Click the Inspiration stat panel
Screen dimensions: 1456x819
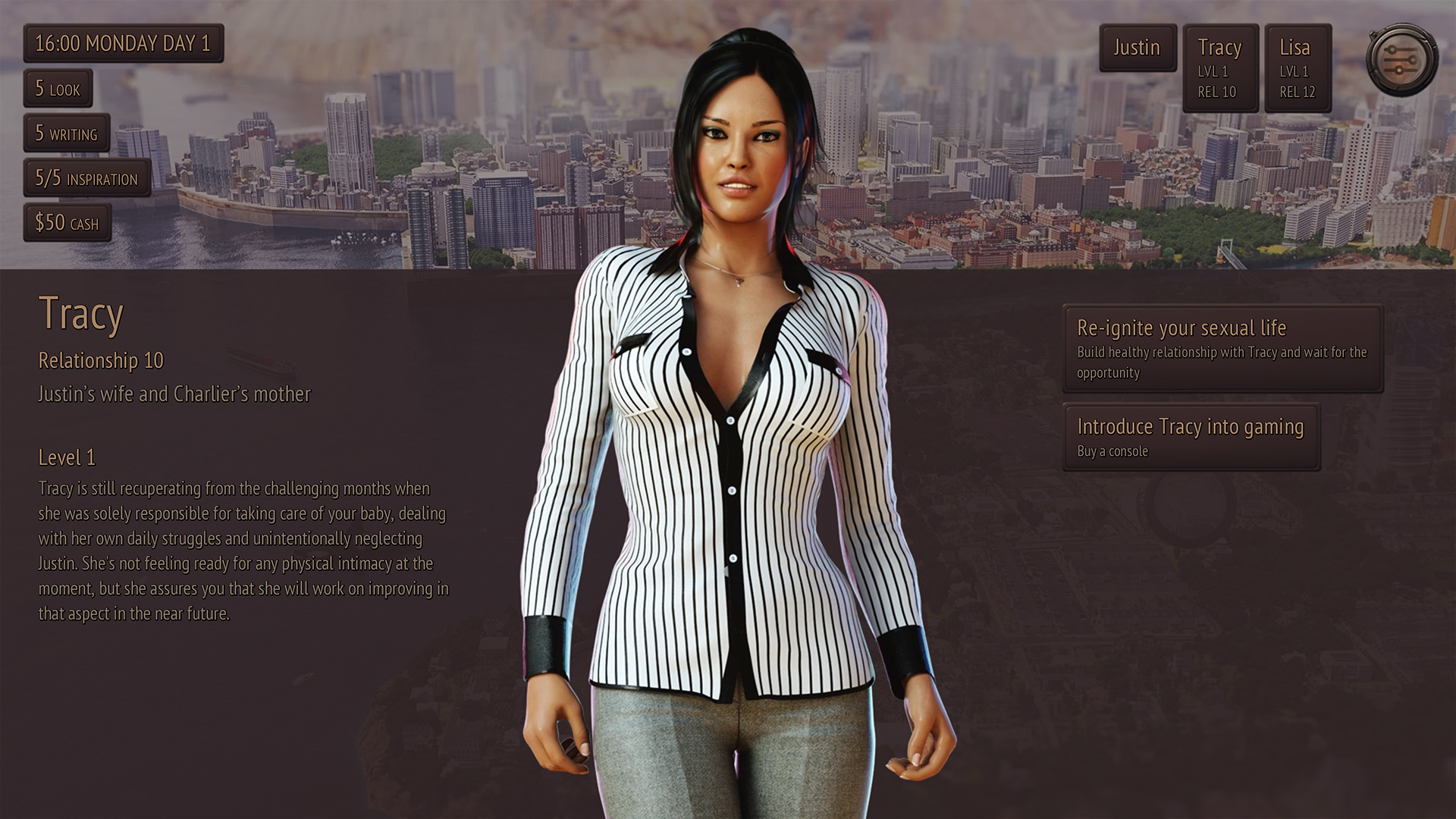[x=86, y=178]
